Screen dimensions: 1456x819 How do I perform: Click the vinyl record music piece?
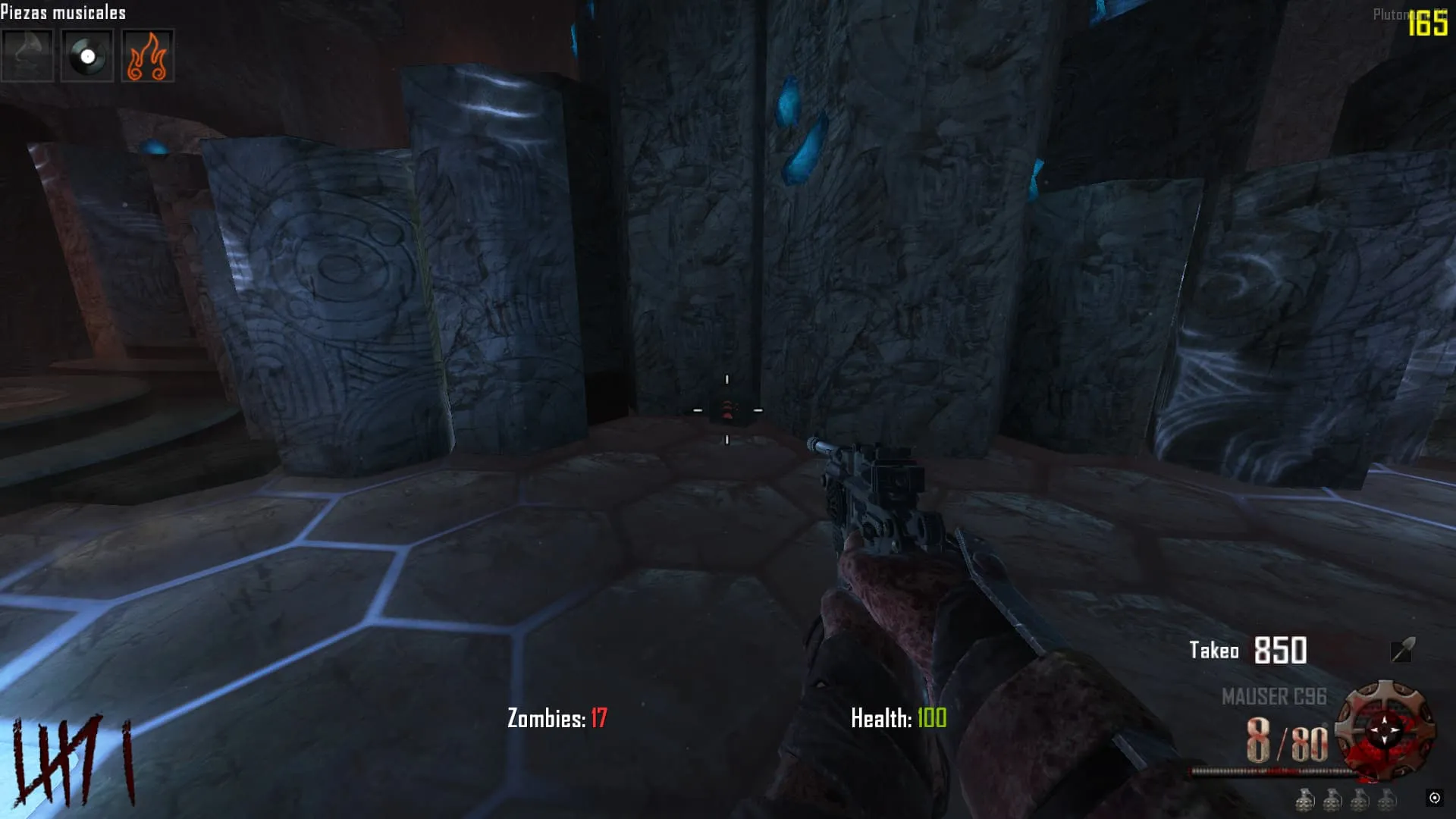point(87,55)
